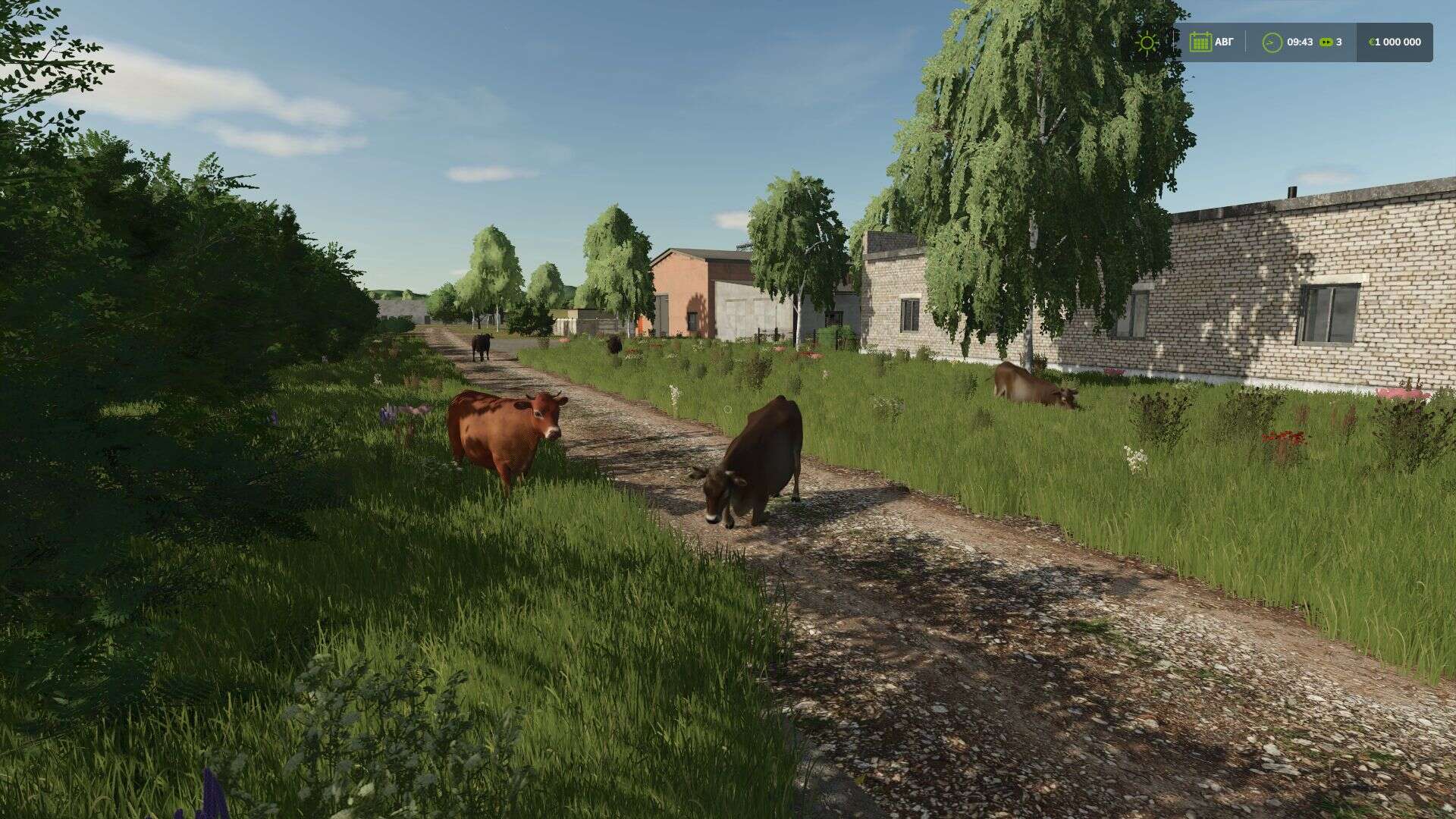Open the calendar via the green calendar icon
1456x819 pixels.
coord(1201,42)
